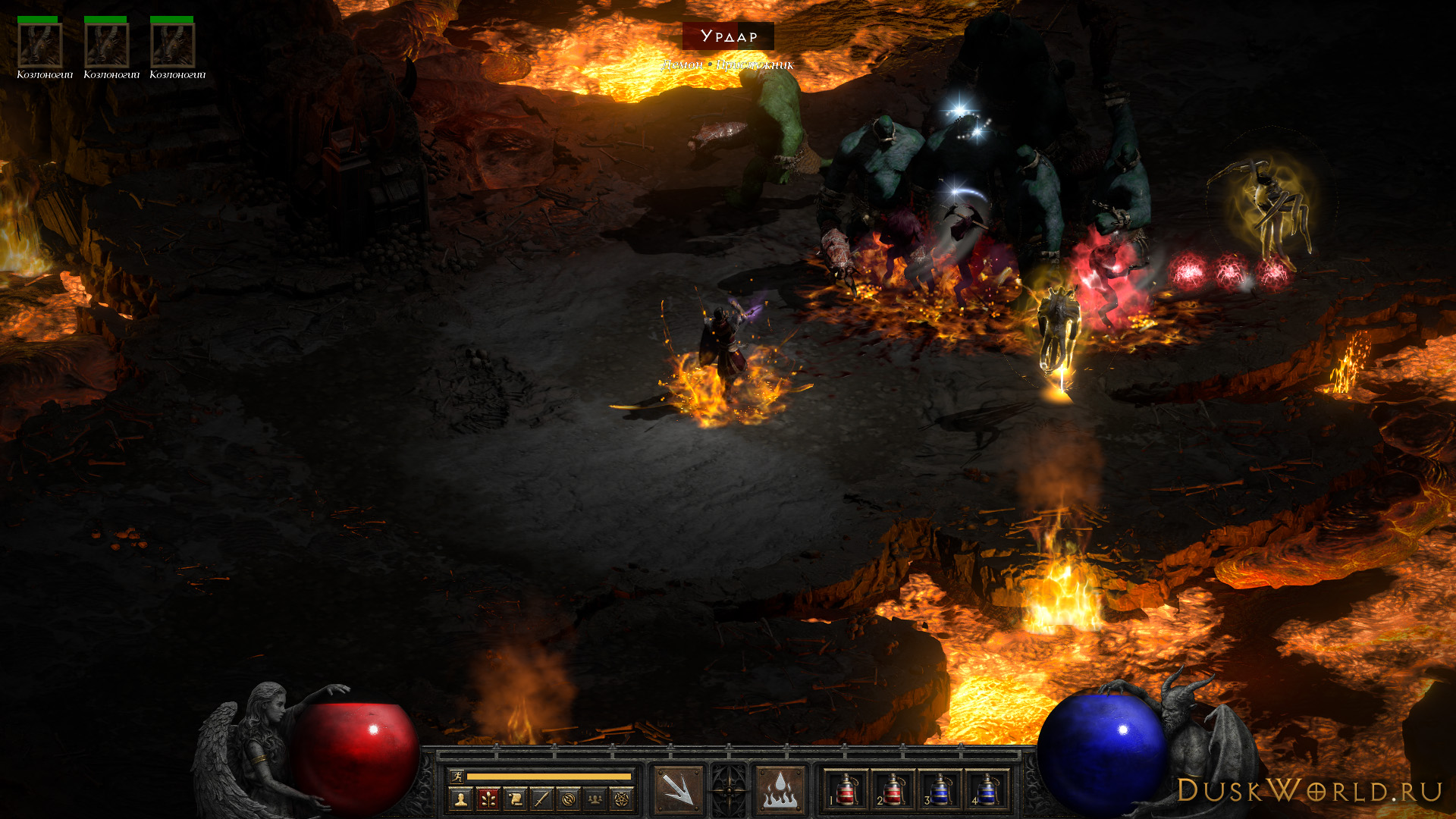Select the flame and droplet right-click skill
The width and height of the screenshot is (1456, 819).
tap(780, 790)
